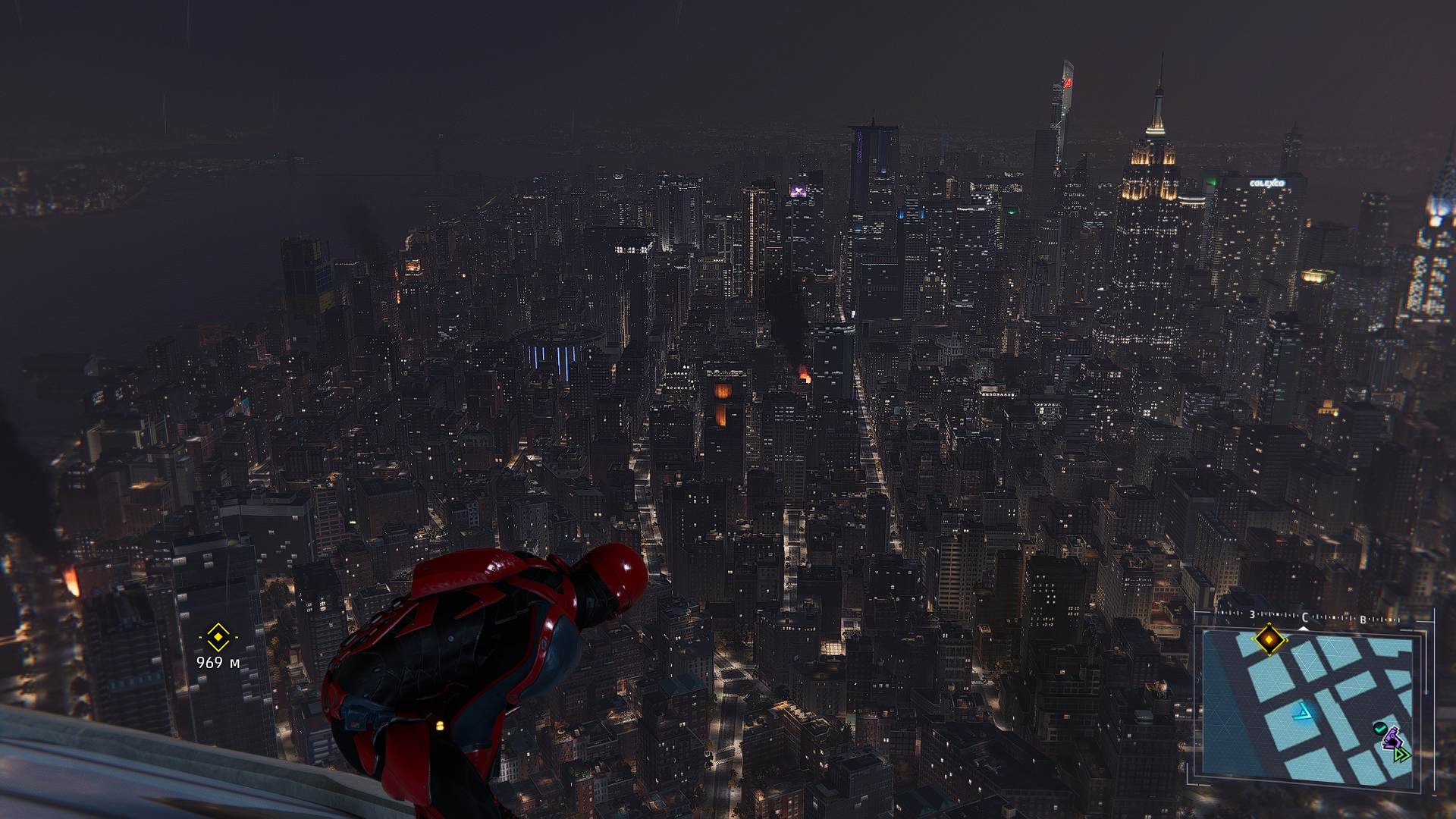Viewport: 1456px width, 819px height.
Task: Click the yellow objective waypoint diamond showing 969 m
Action: click(218, 637)
